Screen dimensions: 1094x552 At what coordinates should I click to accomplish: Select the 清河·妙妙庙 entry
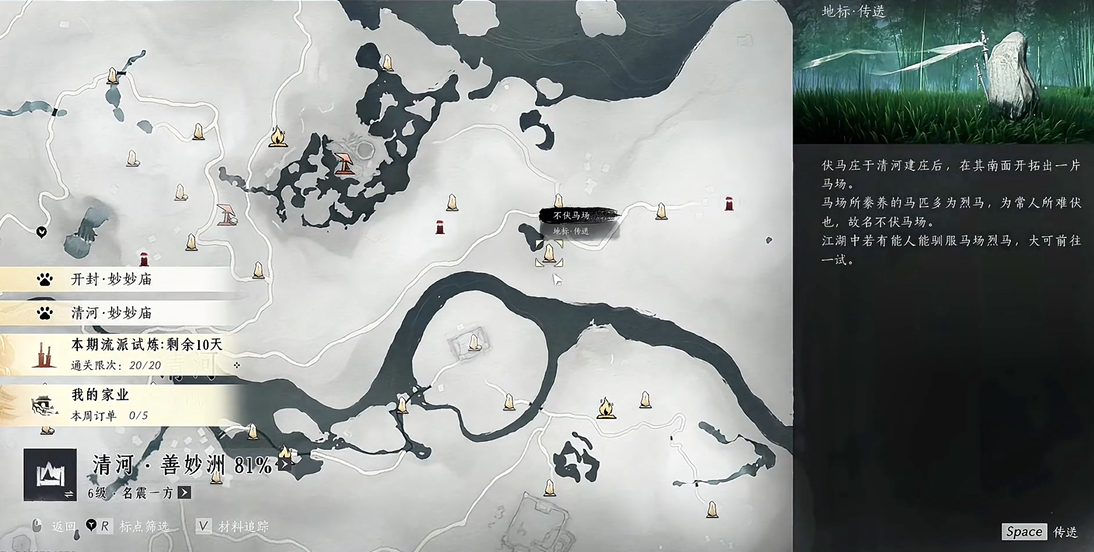[120, 313]
